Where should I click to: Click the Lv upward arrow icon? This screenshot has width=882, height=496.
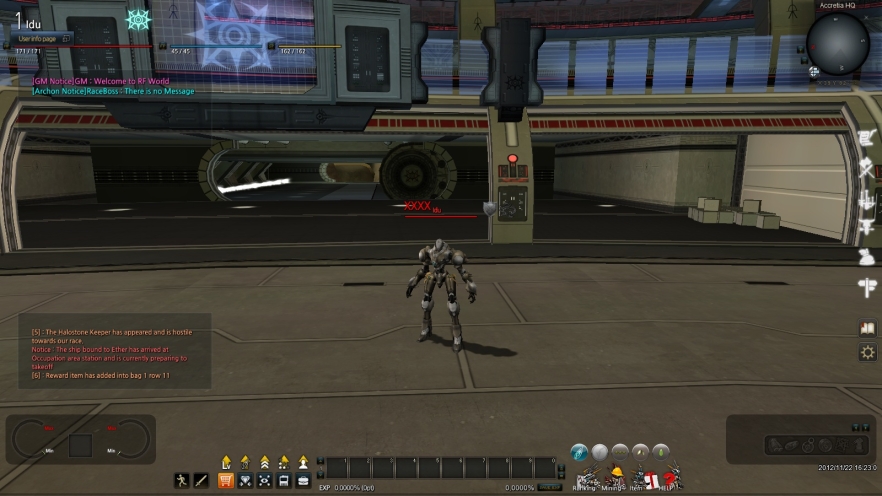pos(225,462)
